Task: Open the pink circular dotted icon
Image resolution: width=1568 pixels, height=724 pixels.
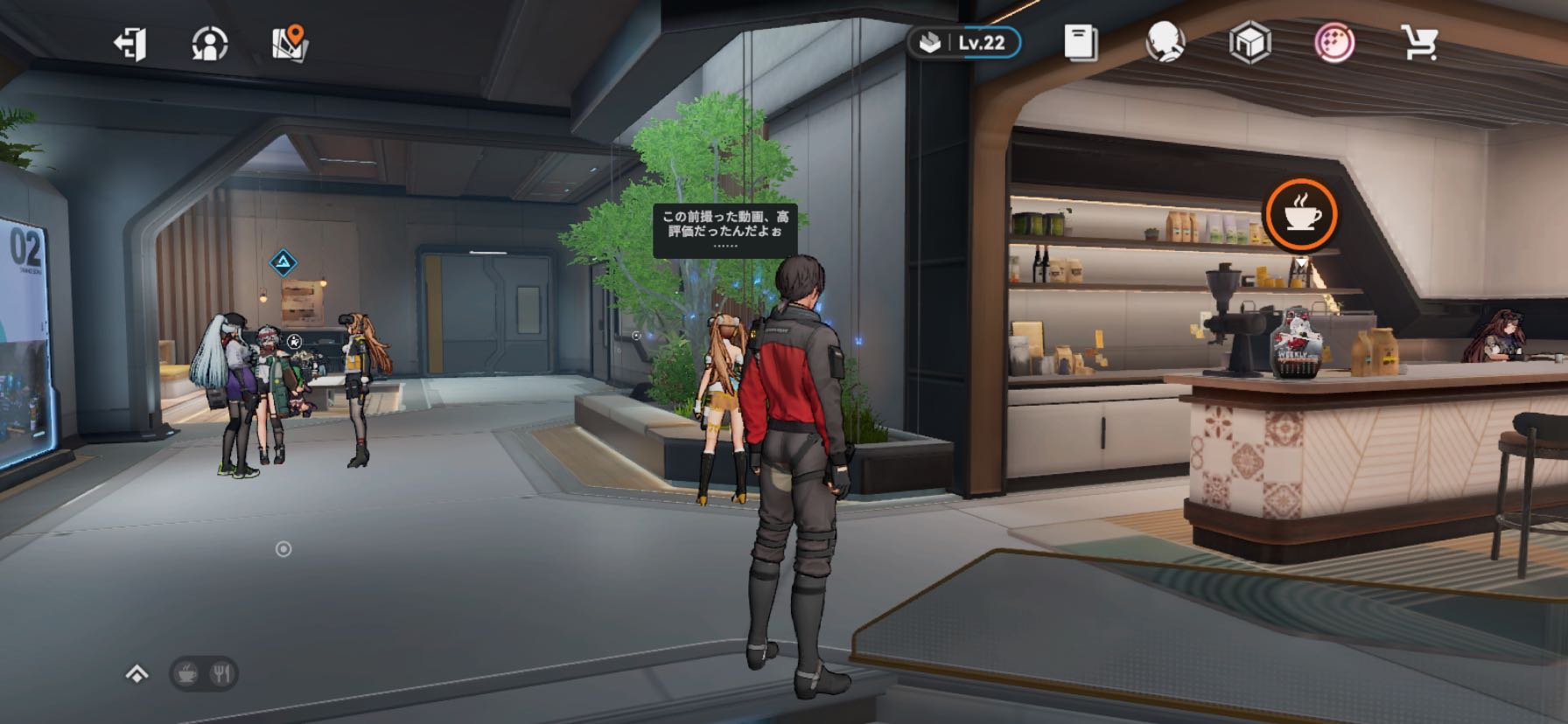Action: [1334, 42]
